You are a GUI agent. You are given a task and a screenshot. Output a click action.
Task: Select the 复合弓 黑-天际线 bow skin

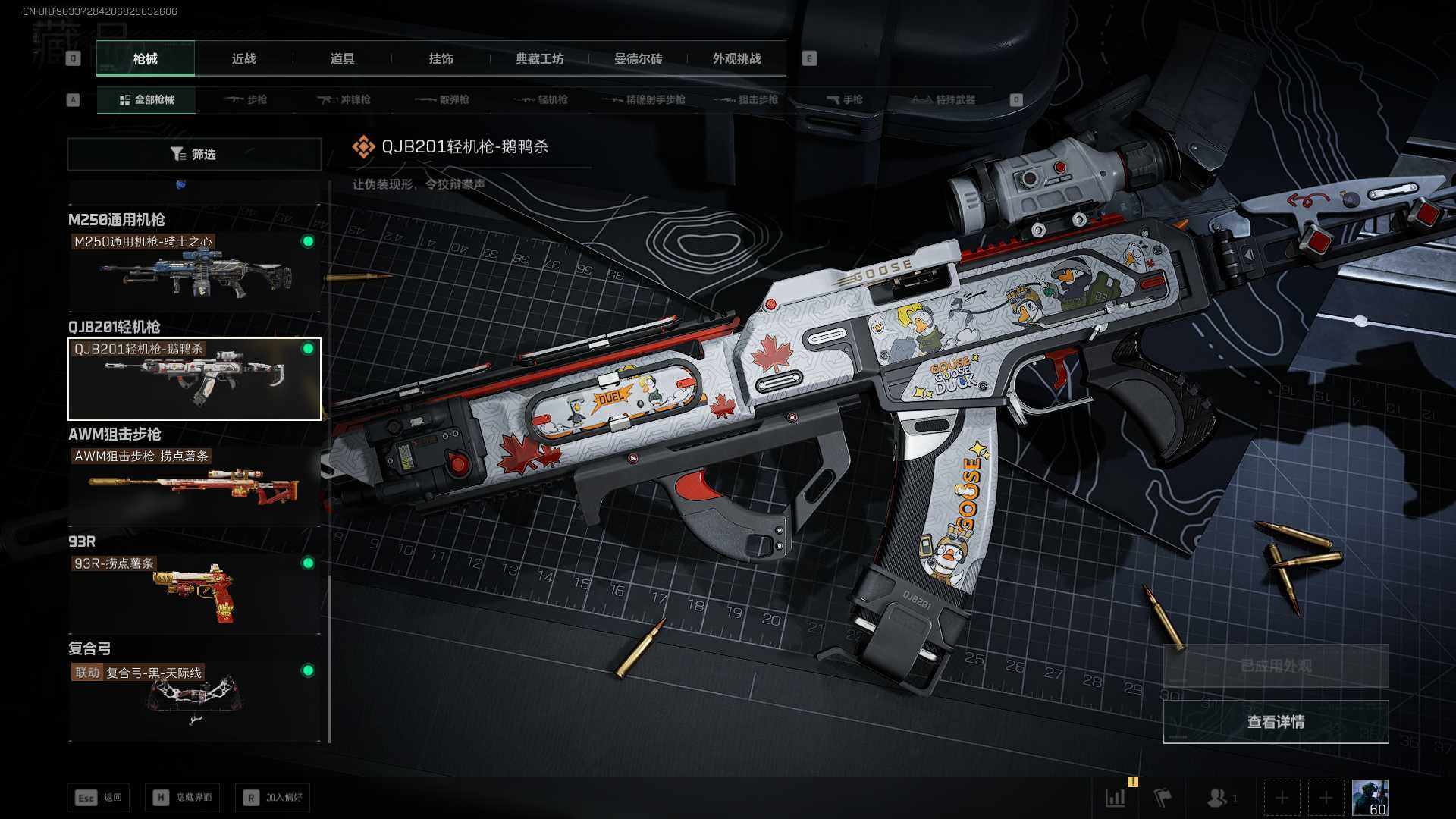(x=194, y=701)
